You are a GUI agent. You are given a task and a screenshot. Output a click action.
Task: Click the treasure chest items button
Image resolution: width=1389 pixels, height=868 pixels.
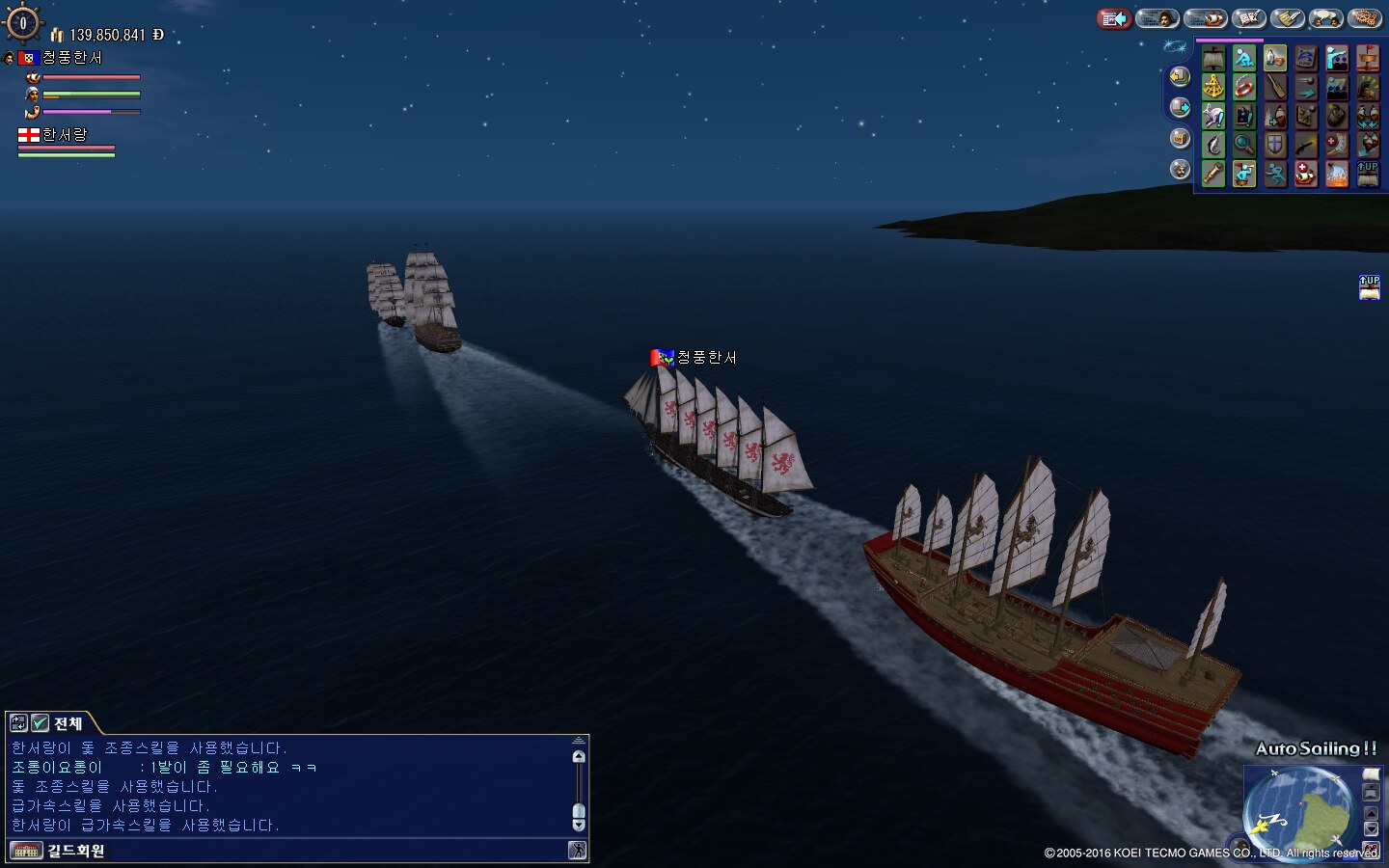[1180, 138]
